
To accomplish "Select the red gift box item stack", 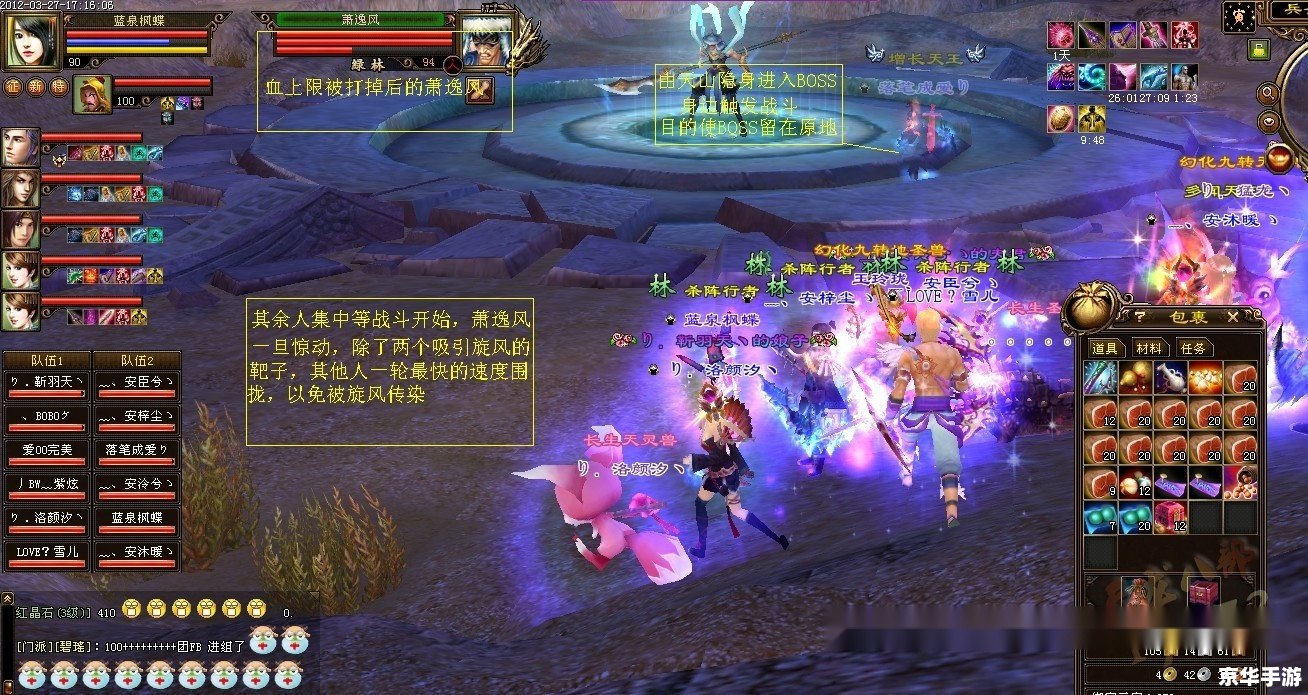I will pos(1169,517).
